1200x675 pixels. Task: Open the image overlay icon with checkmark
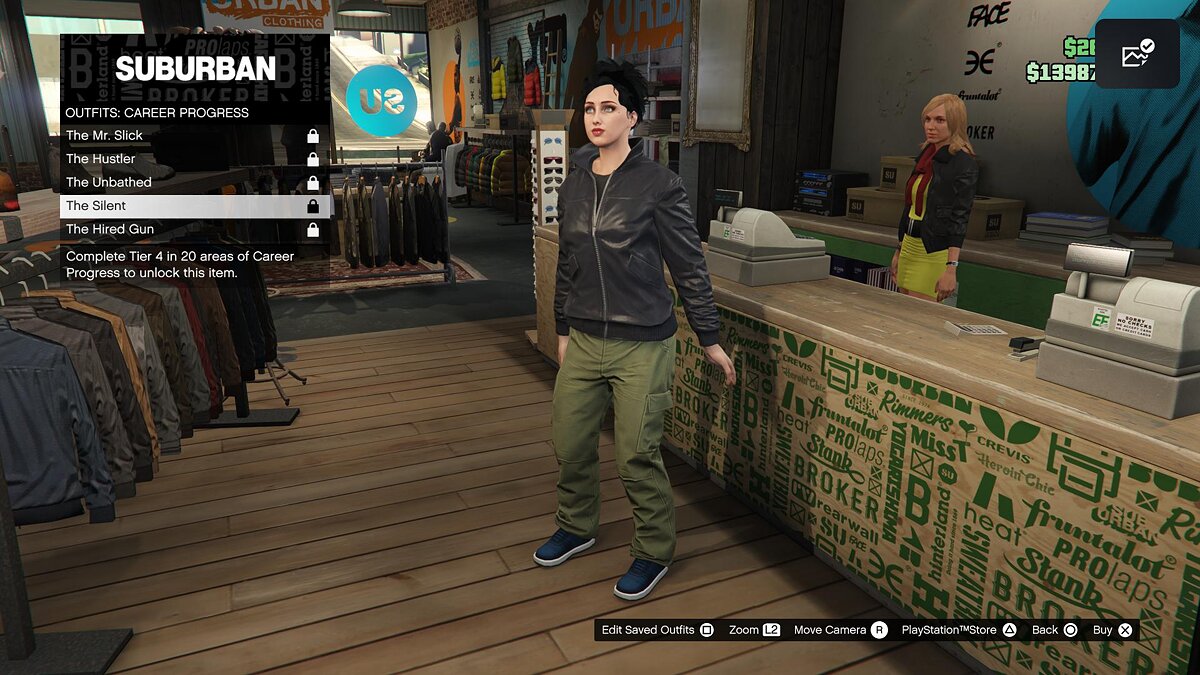click(x=1137, y=54)
